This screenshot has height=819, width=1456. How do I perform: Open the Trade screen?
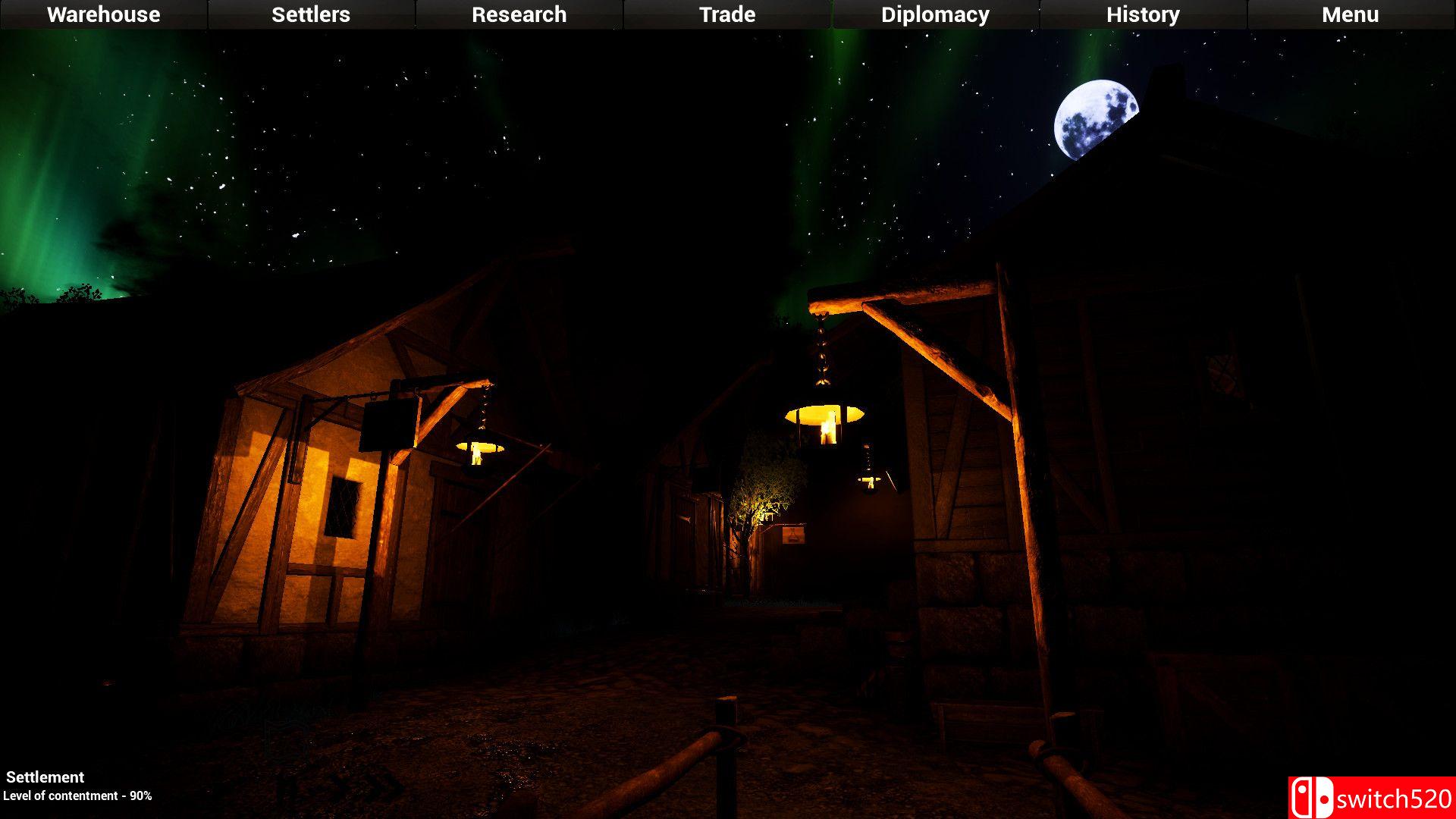coord(727,14)
